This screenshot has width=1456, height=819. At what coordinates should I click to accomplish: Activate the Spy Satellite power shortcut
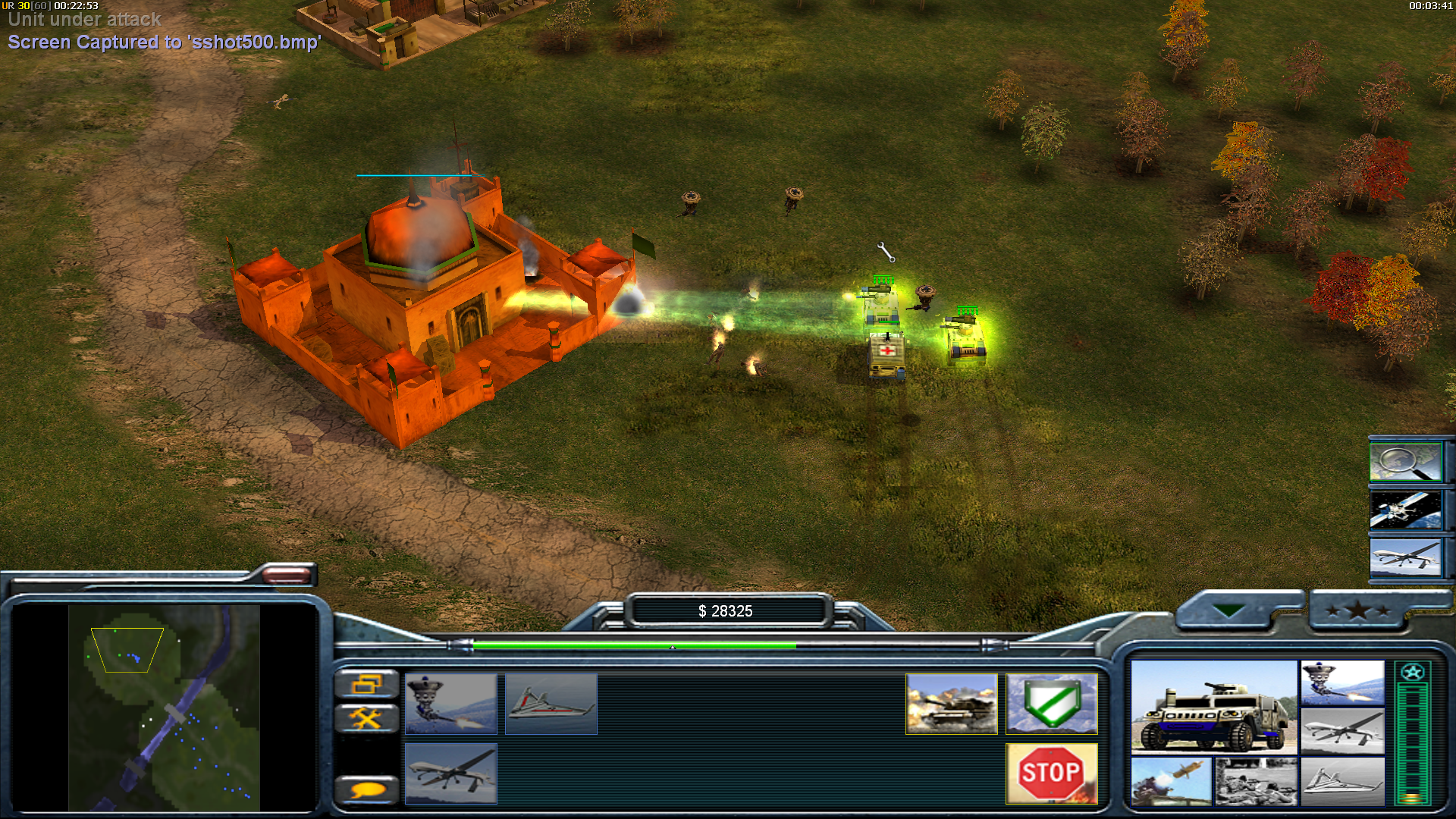[x=1405, y=510]
